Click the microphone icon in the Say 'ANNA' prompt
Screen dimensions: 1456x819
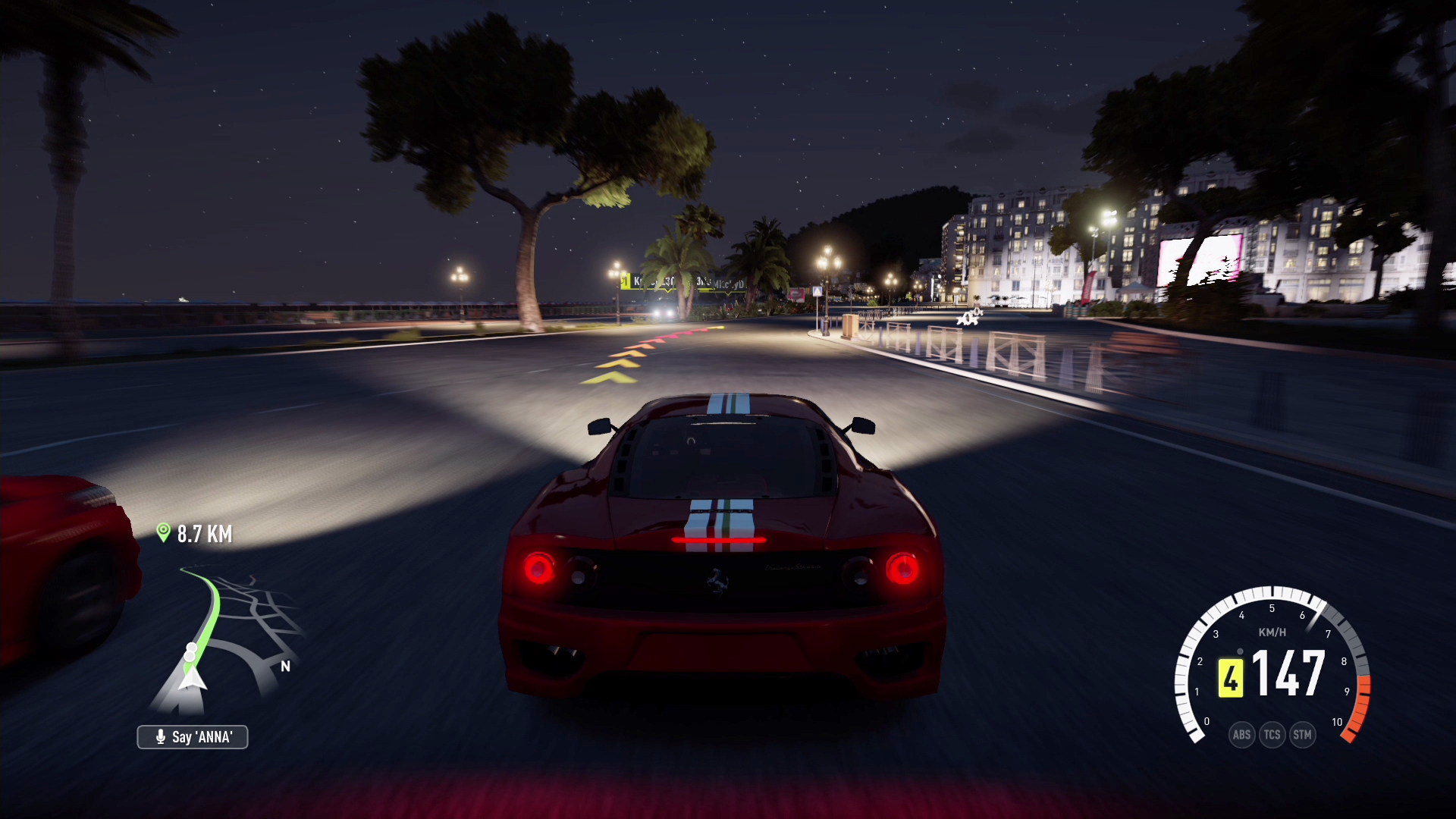(161, 737)
